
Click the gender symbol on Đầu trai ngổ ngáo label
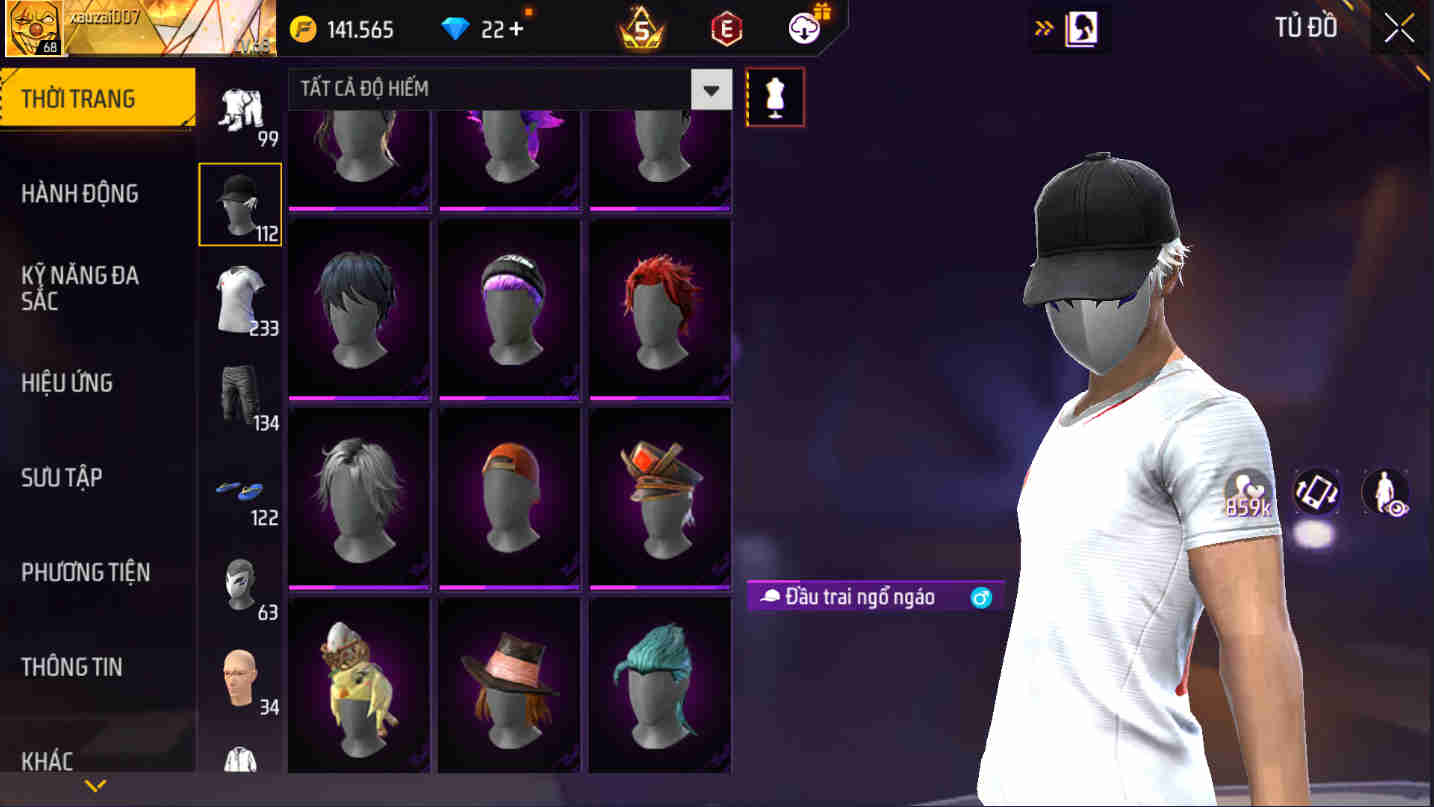tap(981, 597)
